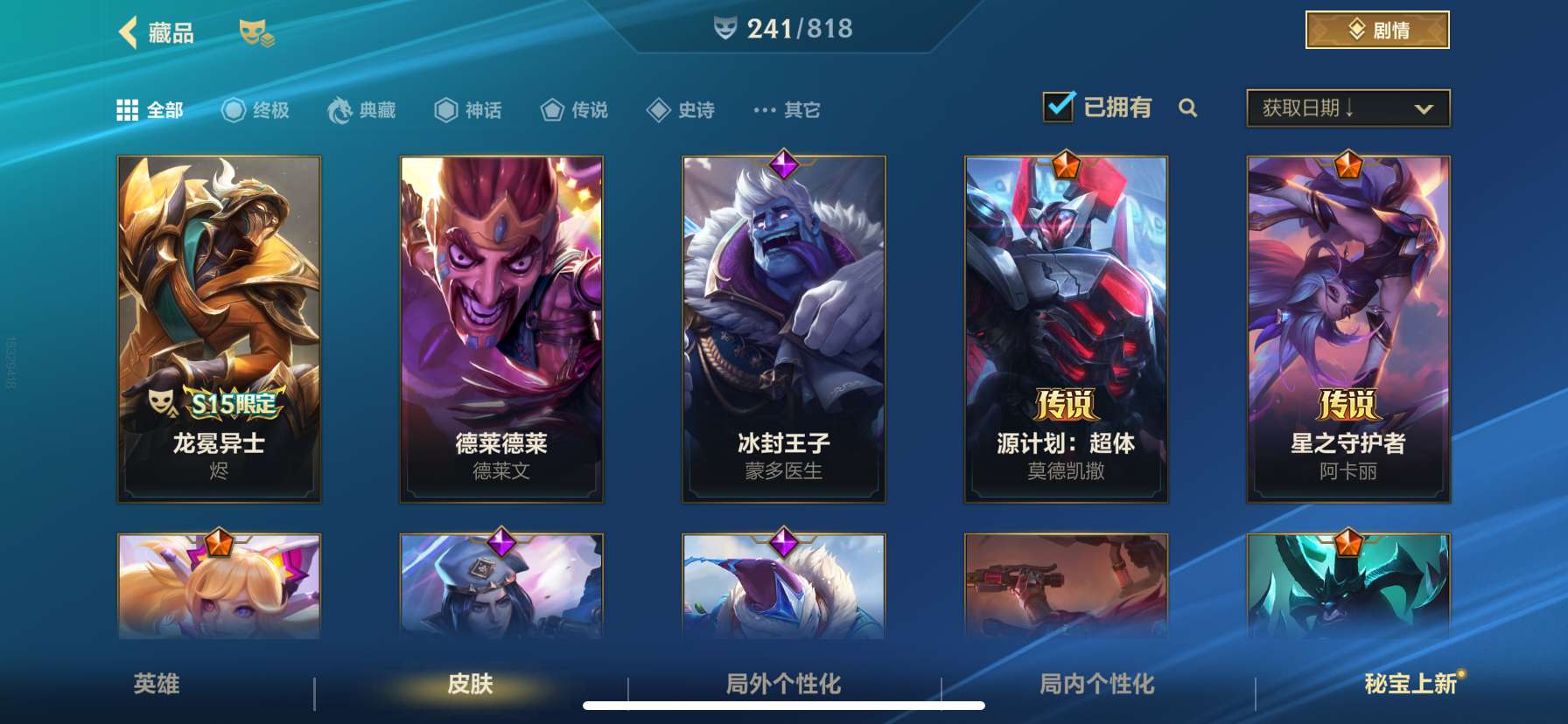Viewport: 1568px width, 724px height.
Task: Select the 神话 quality filter icon
Action: pyautogui.click(x=445, y=109)
